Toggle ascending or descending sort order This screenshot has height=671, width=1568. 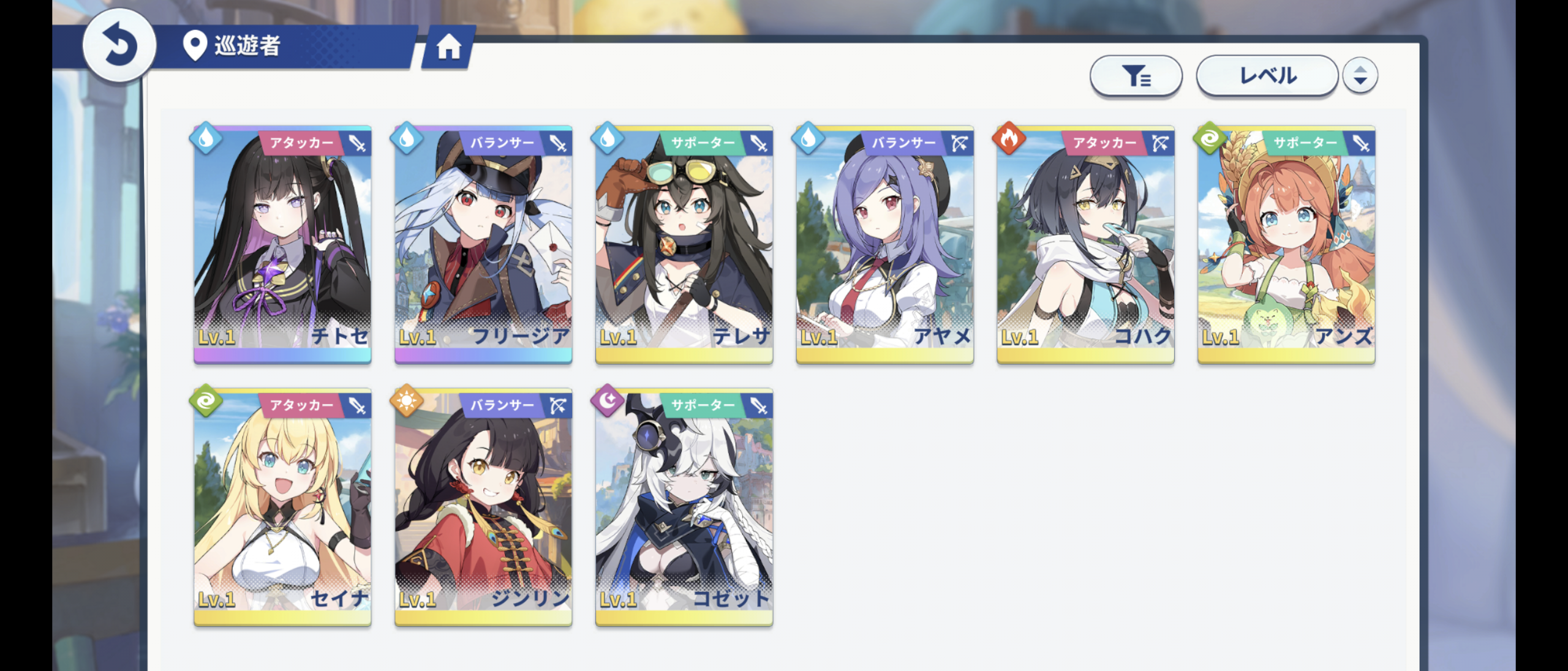[1360, 76]
